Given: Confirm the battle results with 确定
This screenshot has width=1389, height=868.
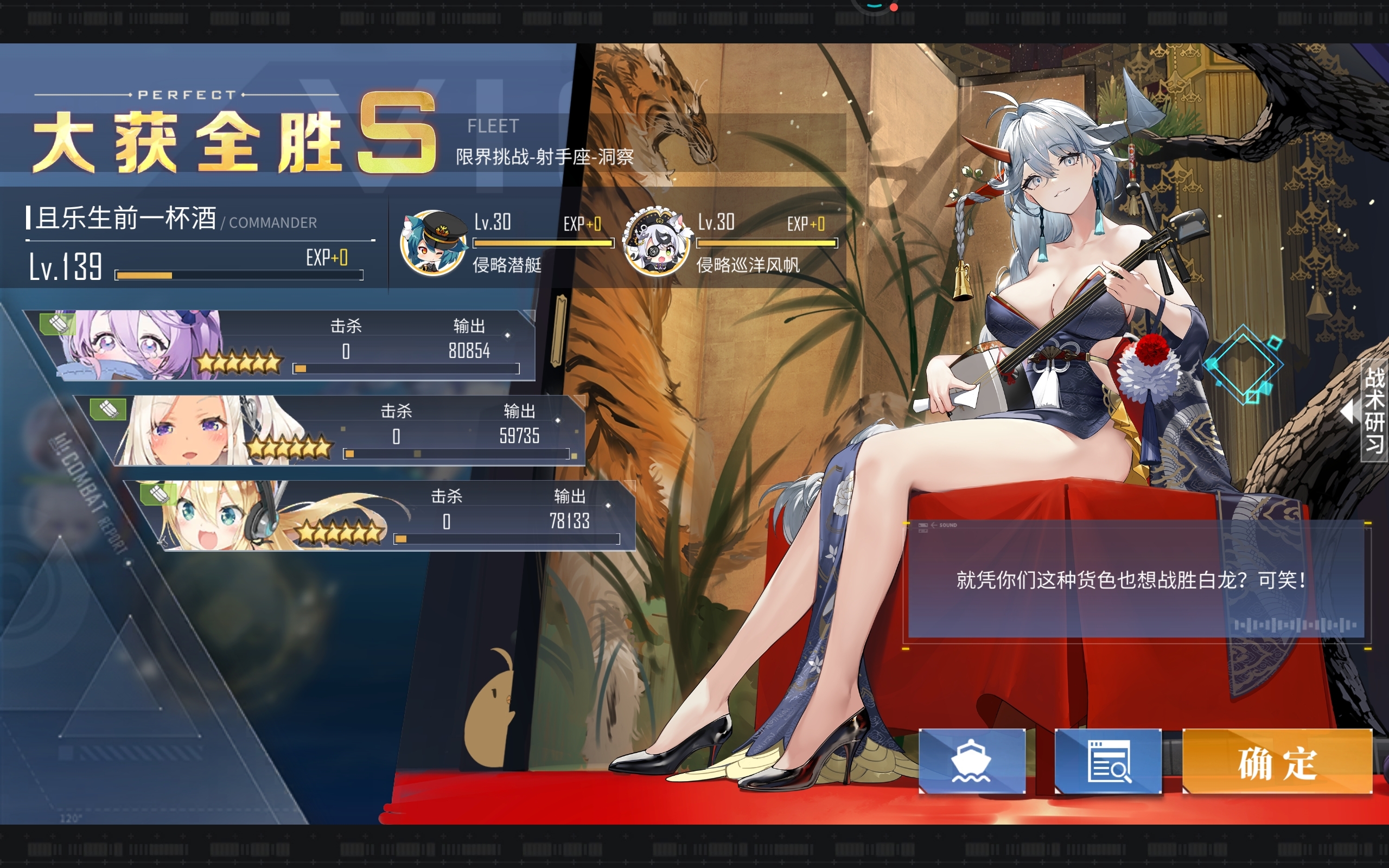Looking at the screenshot, I should pyautogui.click(x=1277, y=762).
